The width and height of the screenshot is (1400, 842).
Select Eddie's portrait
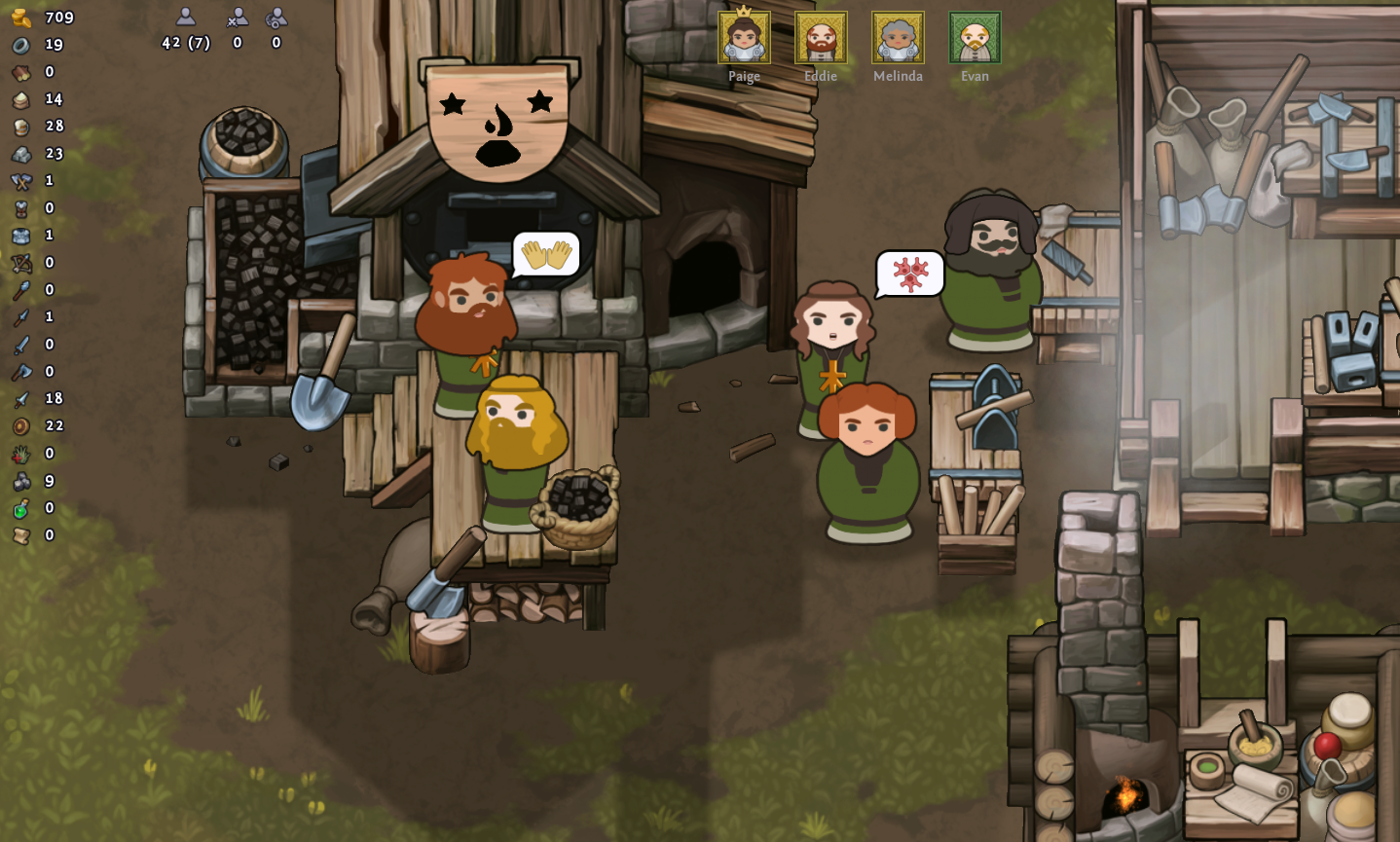[x=821, y=38]
